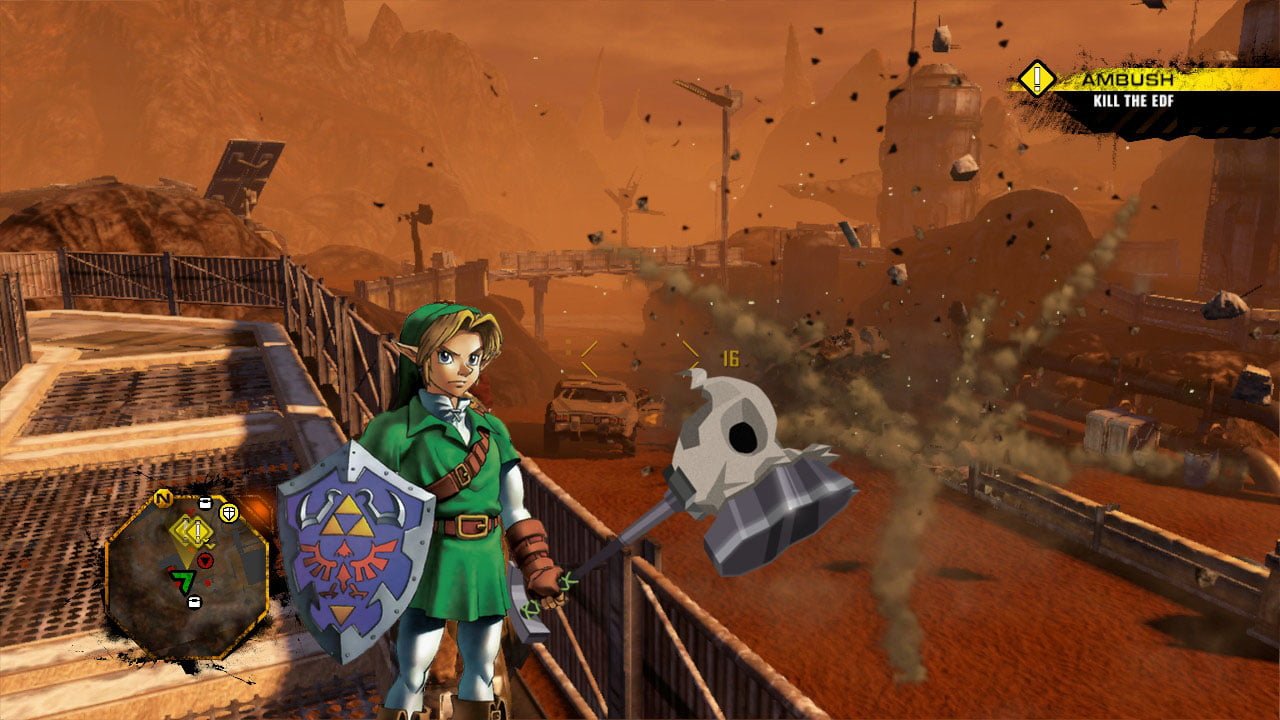Click the green player arrow on minimap
Viewport: 1280px width, 720px height.
[183, 579]
